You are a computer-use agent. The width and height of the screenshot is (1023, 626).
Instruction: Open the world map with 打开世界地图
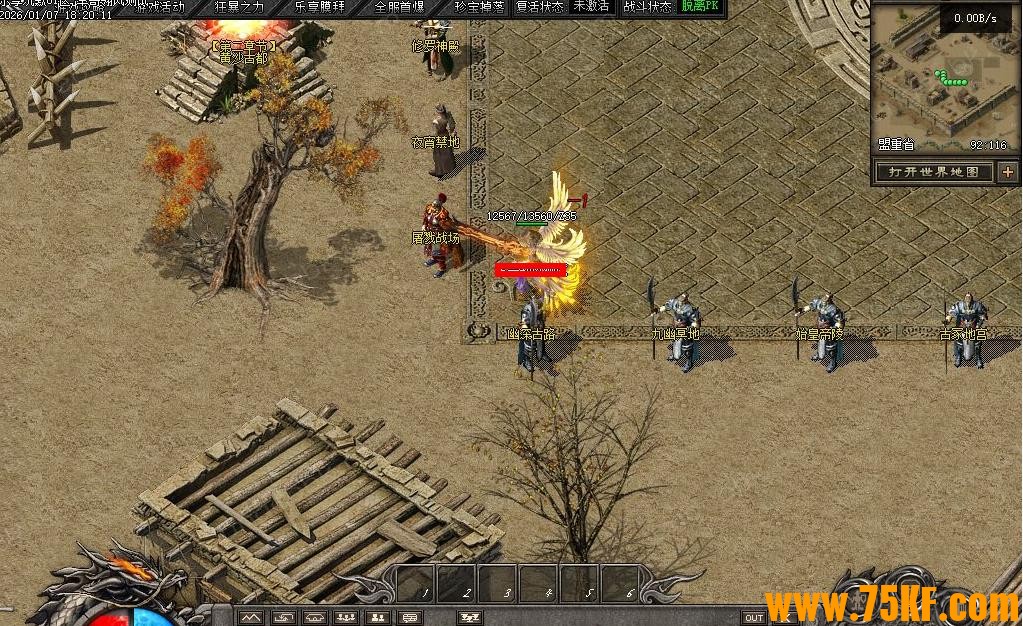(x=934, y=172)
